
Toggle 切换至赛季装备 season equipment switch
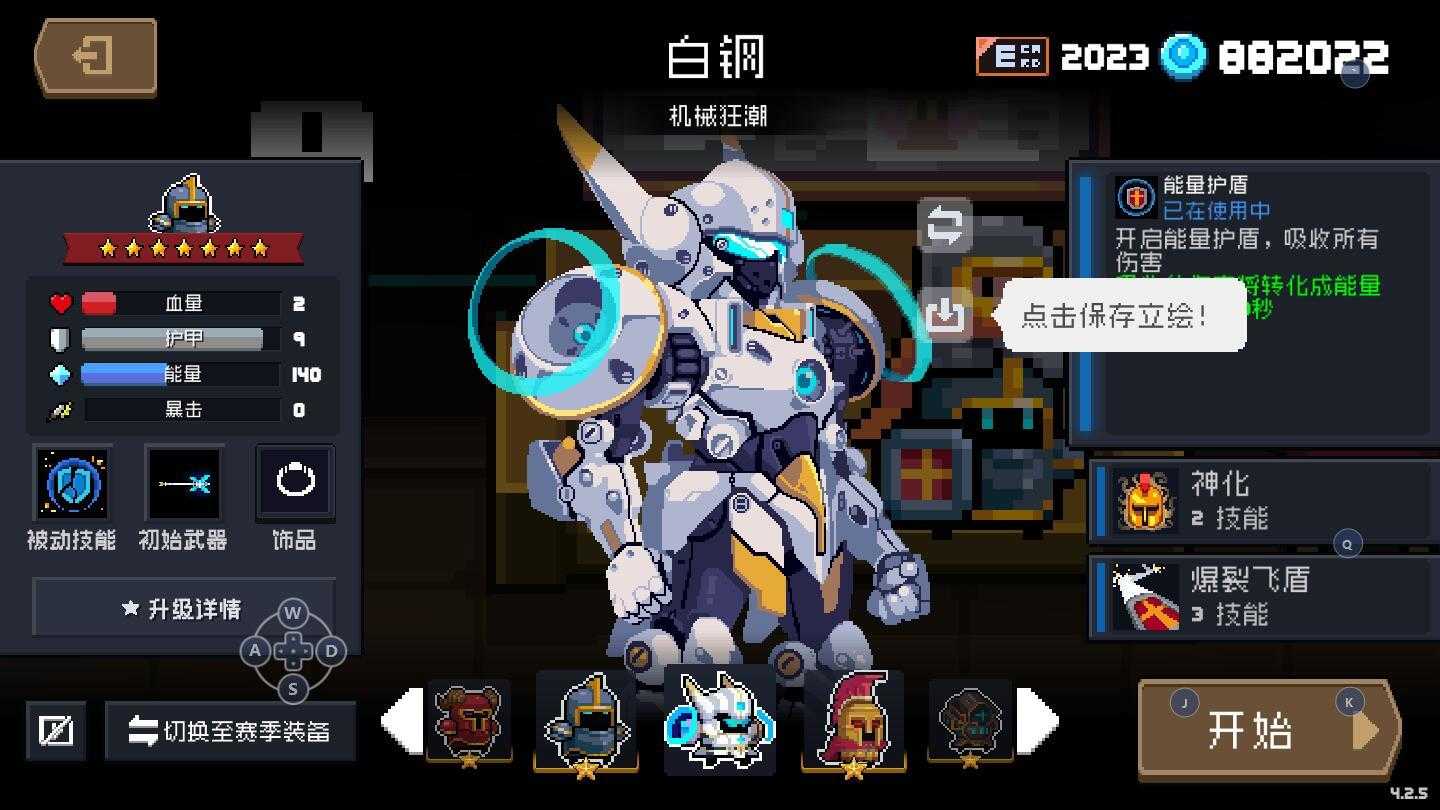[231, 731]
